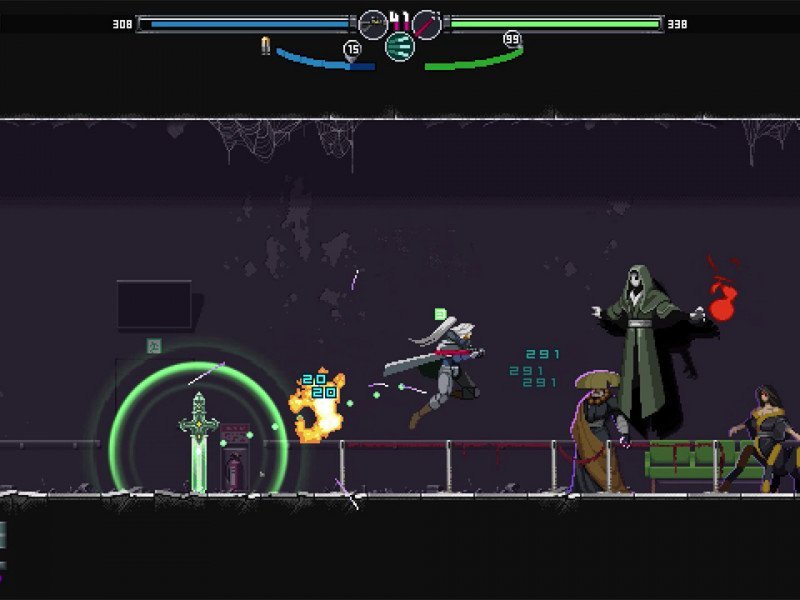This screenshot has width=800, height=600.
Task: Click the bullet ammo icon
Action: pyautogui.click(x=266, y=46)
